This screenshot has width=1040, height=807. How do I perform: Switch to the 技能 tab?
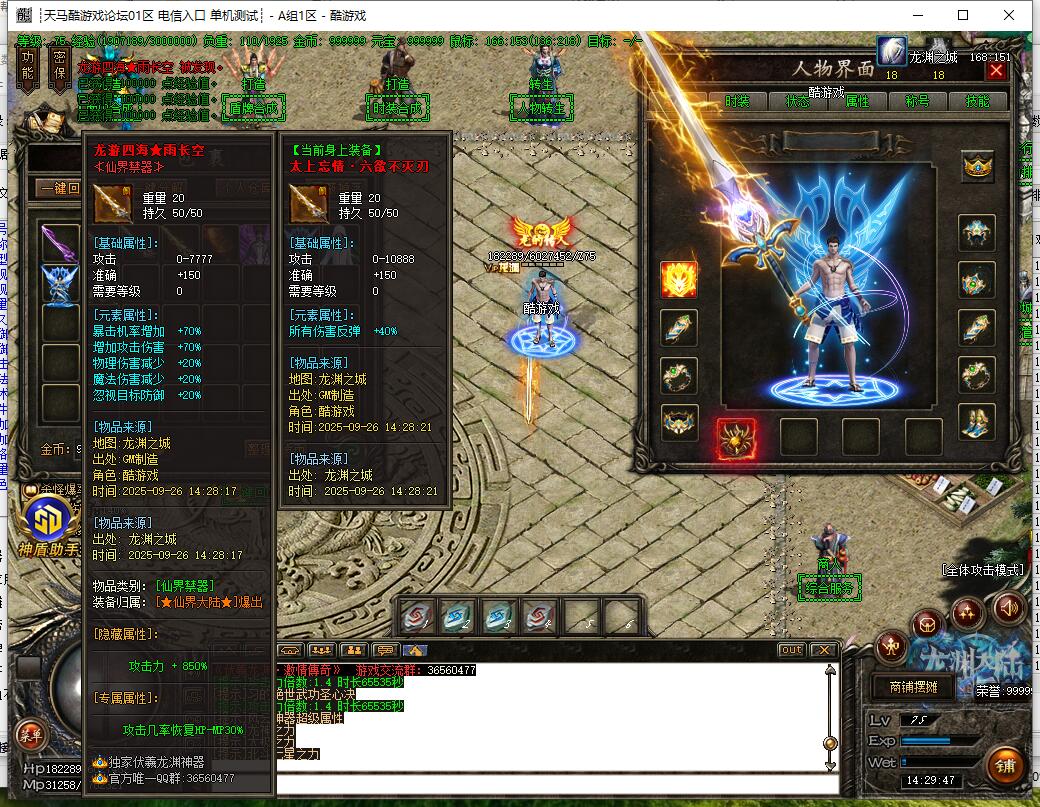[x=977, y=101]
